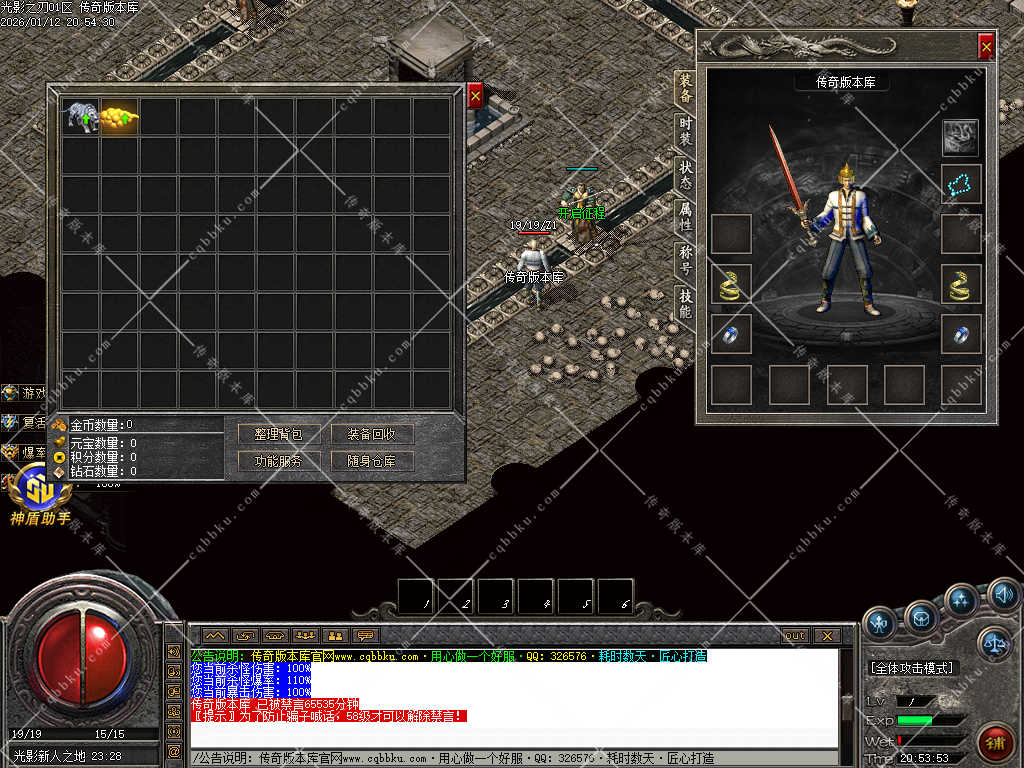Switch to the 状态 status tab
Screen dimensions: 1024x768
(685, 175)
